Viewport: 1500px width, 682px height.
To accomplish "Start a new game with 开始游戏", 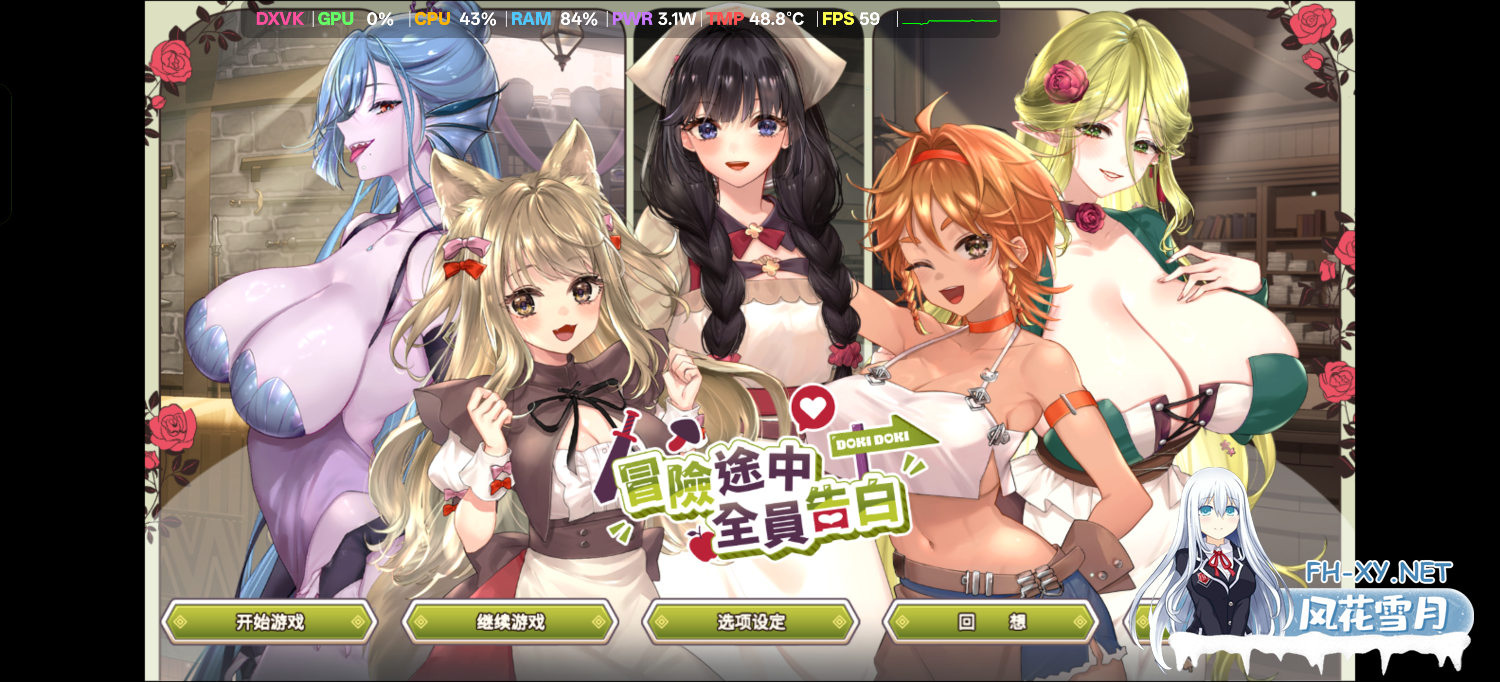I will pos(269,622).
